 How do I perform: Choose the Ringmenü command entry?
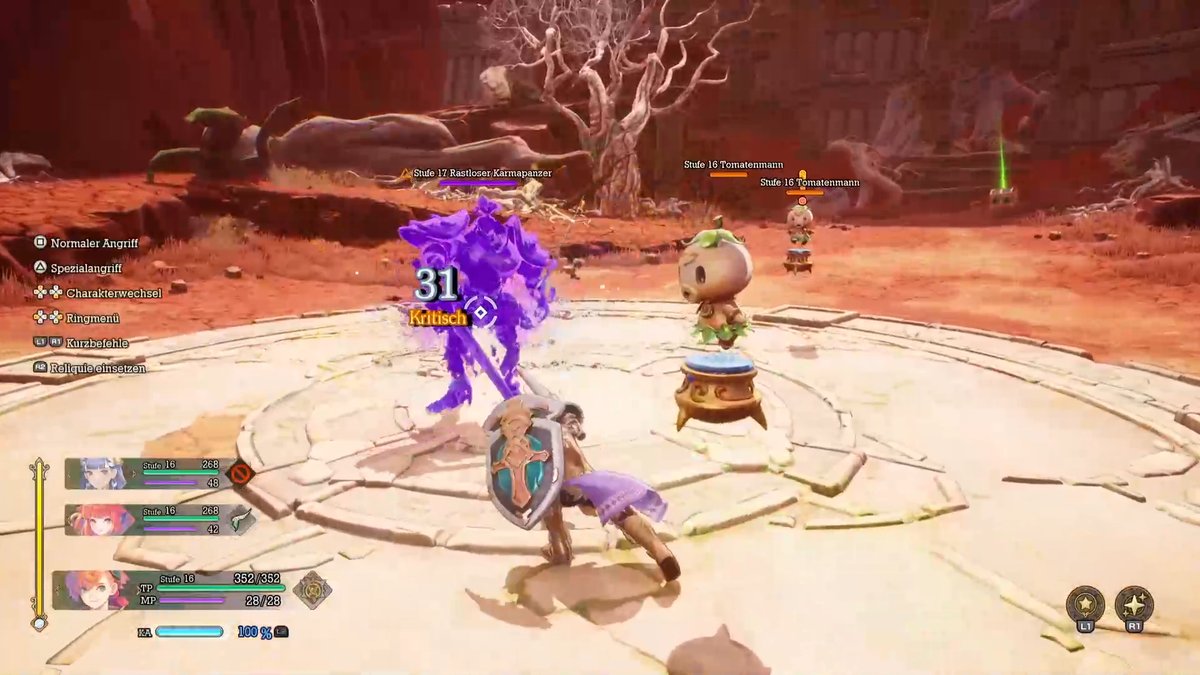coord(92,318)
